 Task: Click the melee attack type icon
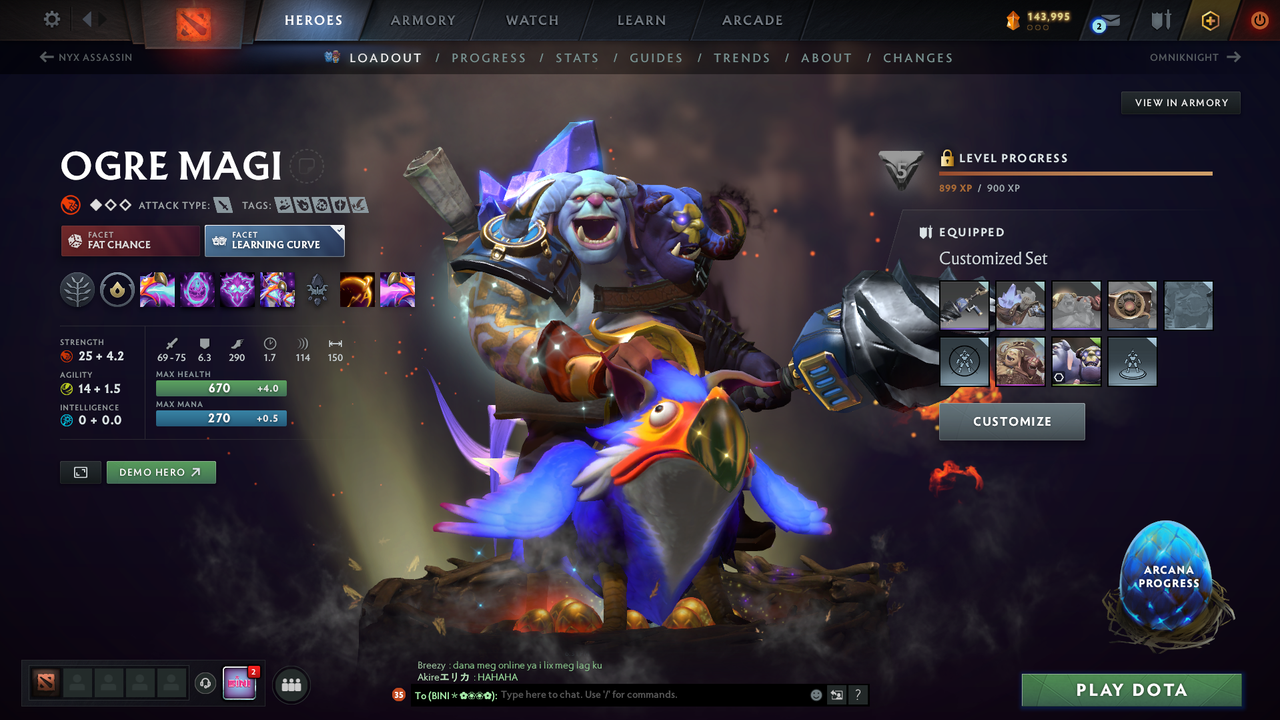[x=221, y=204]
